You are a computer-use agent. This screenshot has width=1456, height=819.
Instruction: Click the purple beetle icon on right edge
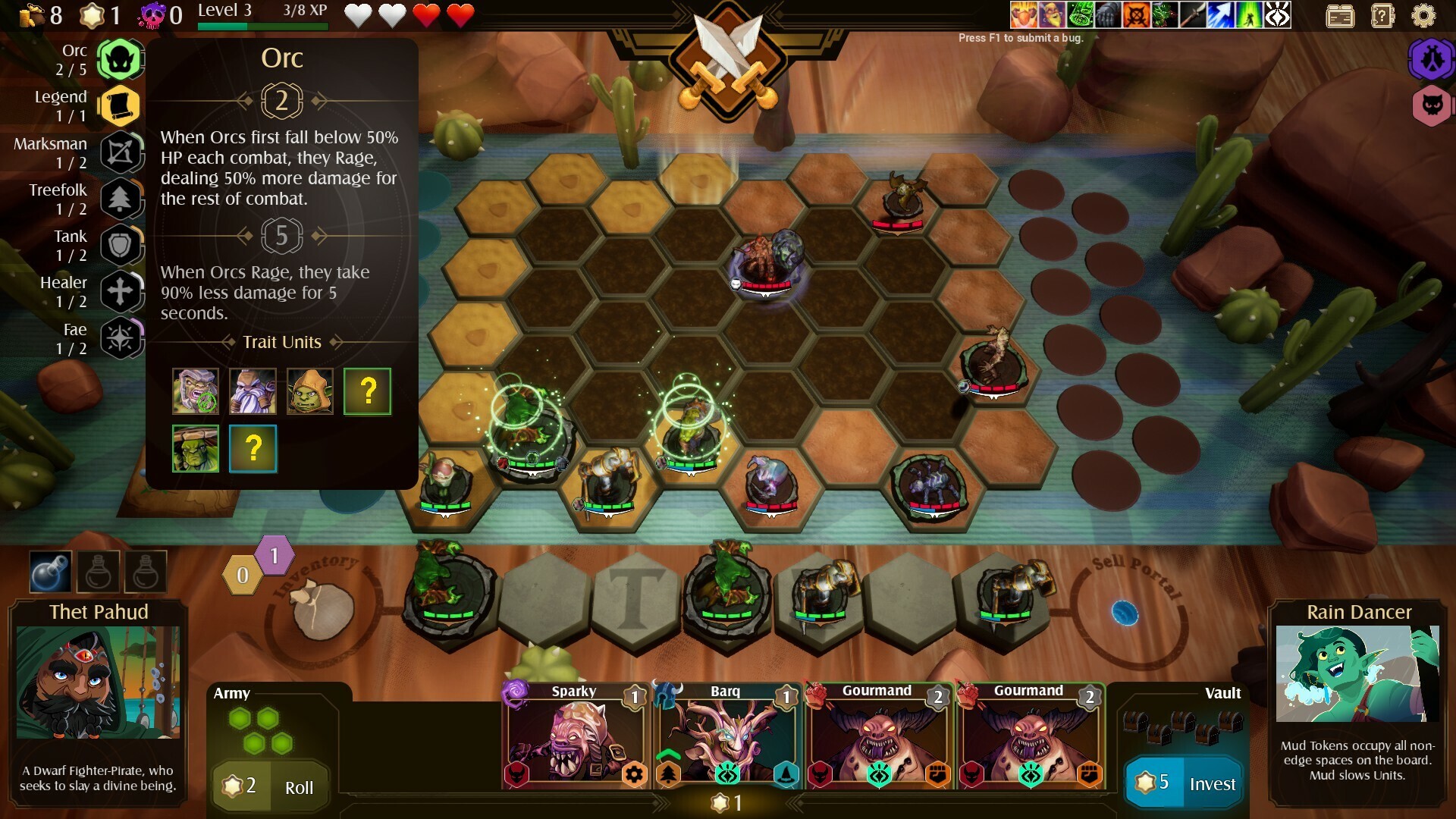(1432, 58)
